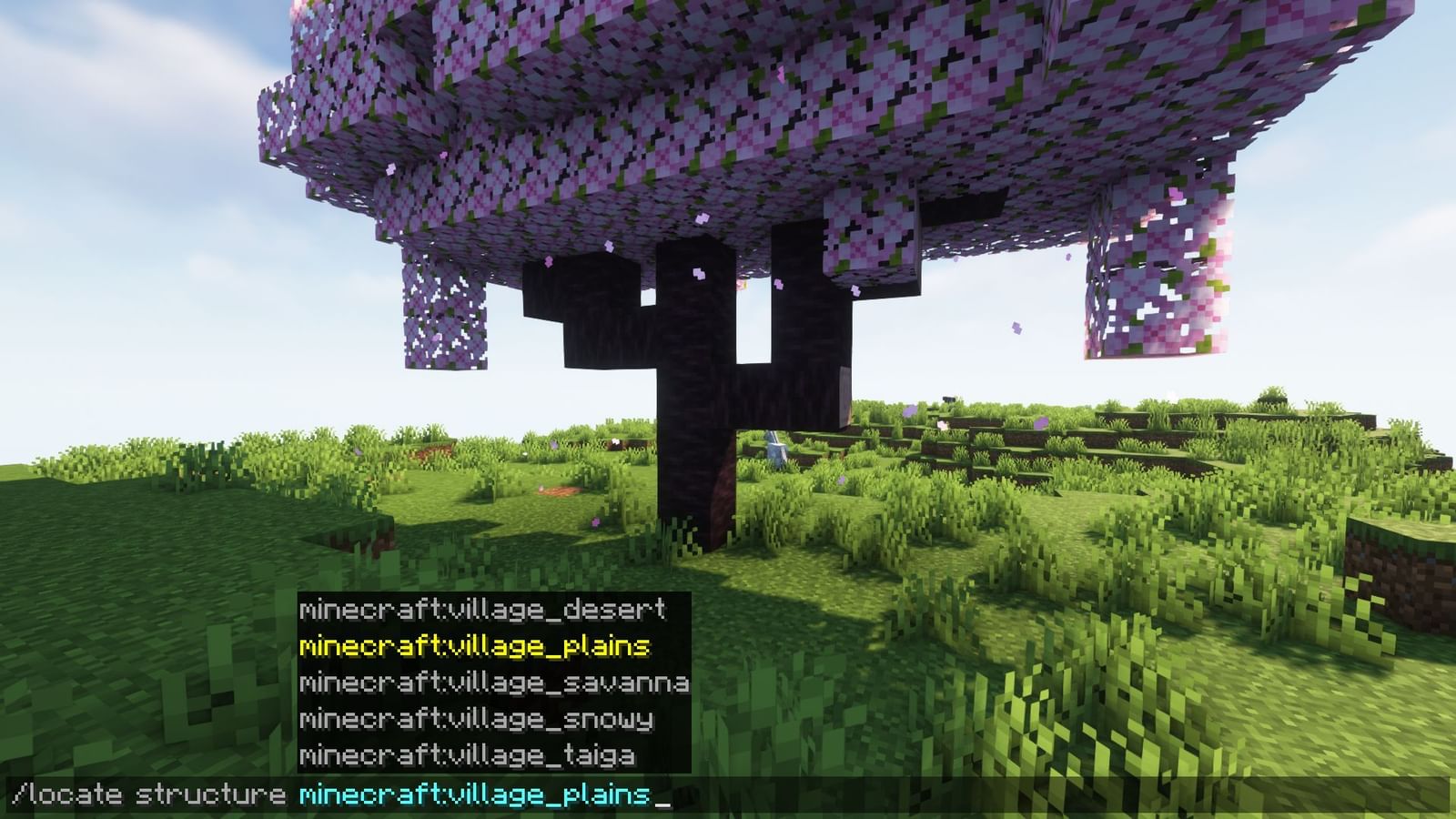Screen dimensions: 1456x819
Task: Click the leftmost hanging cherry leaf column
Action: (446, 309)
